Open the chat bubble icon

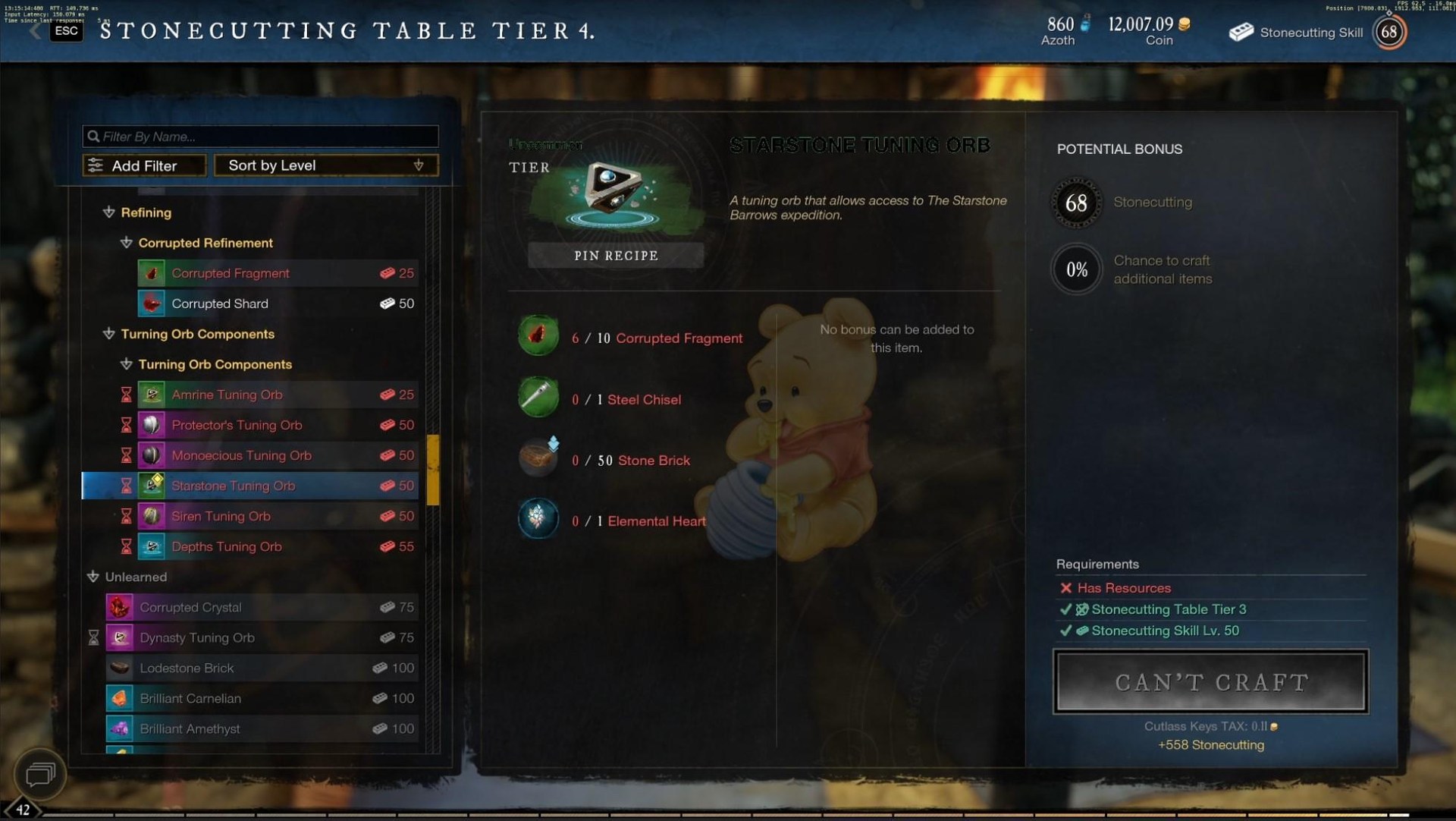40,774
